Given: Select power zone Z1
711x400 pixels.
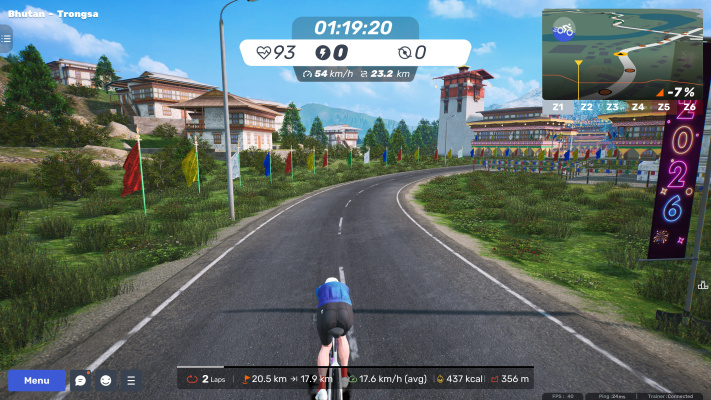Looking at the screenshot, I should pyautogui.click(x=557, y=106).
